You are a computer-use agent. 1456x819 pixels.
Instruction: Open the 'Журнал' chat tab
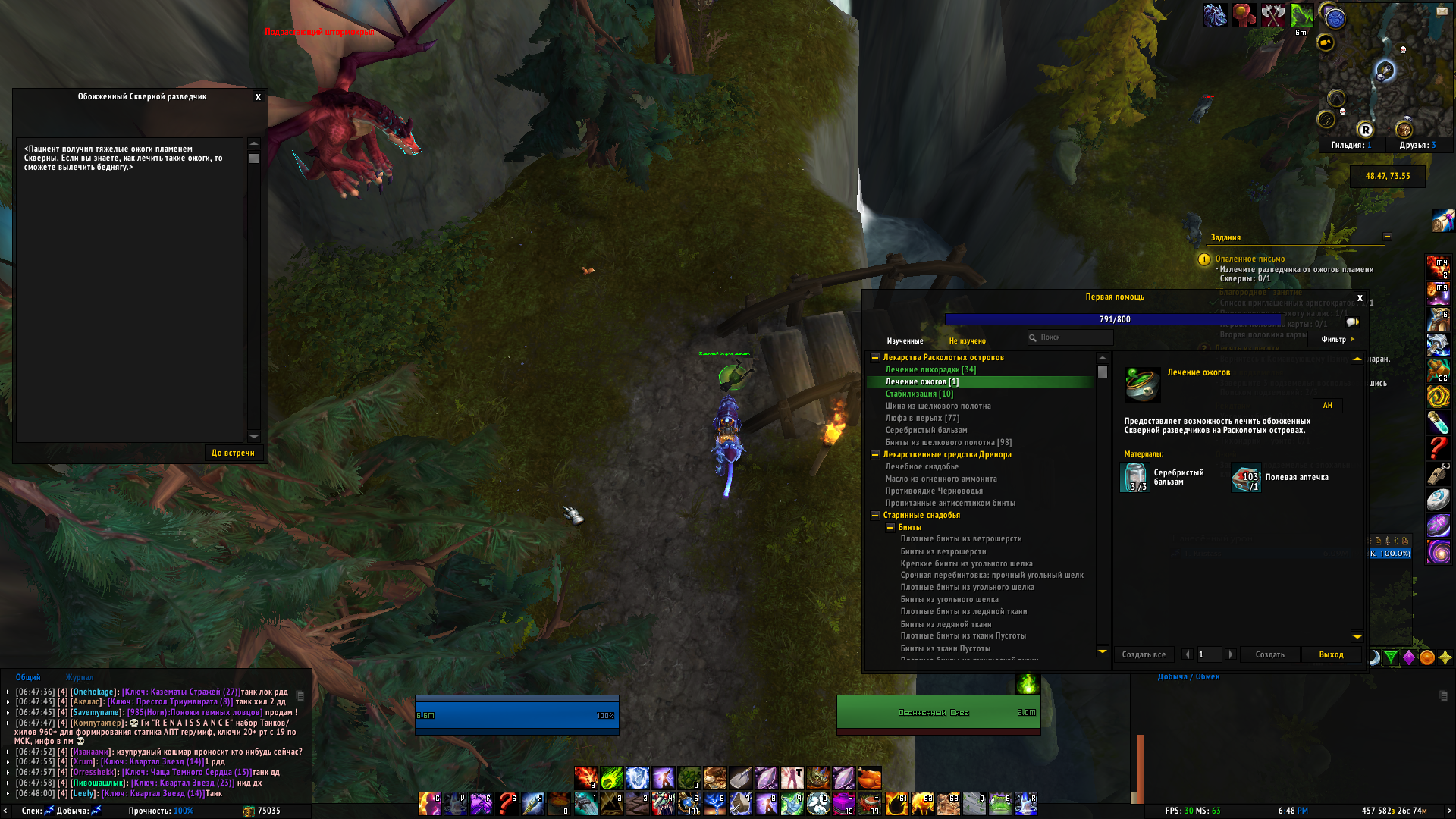[x=80, y=677]
